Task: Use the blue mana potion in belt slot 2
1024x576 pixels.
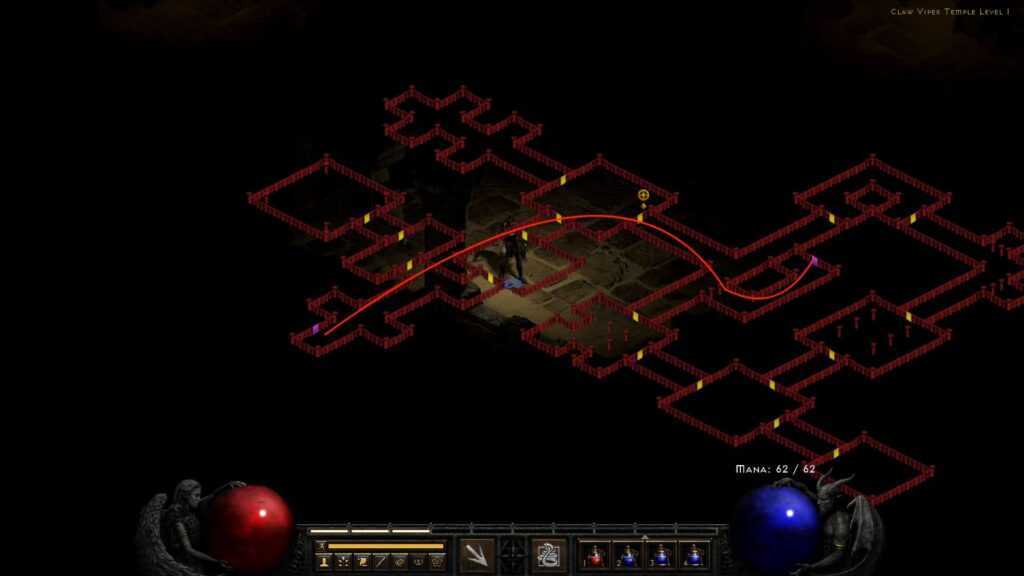Action: tap(629, 555)
